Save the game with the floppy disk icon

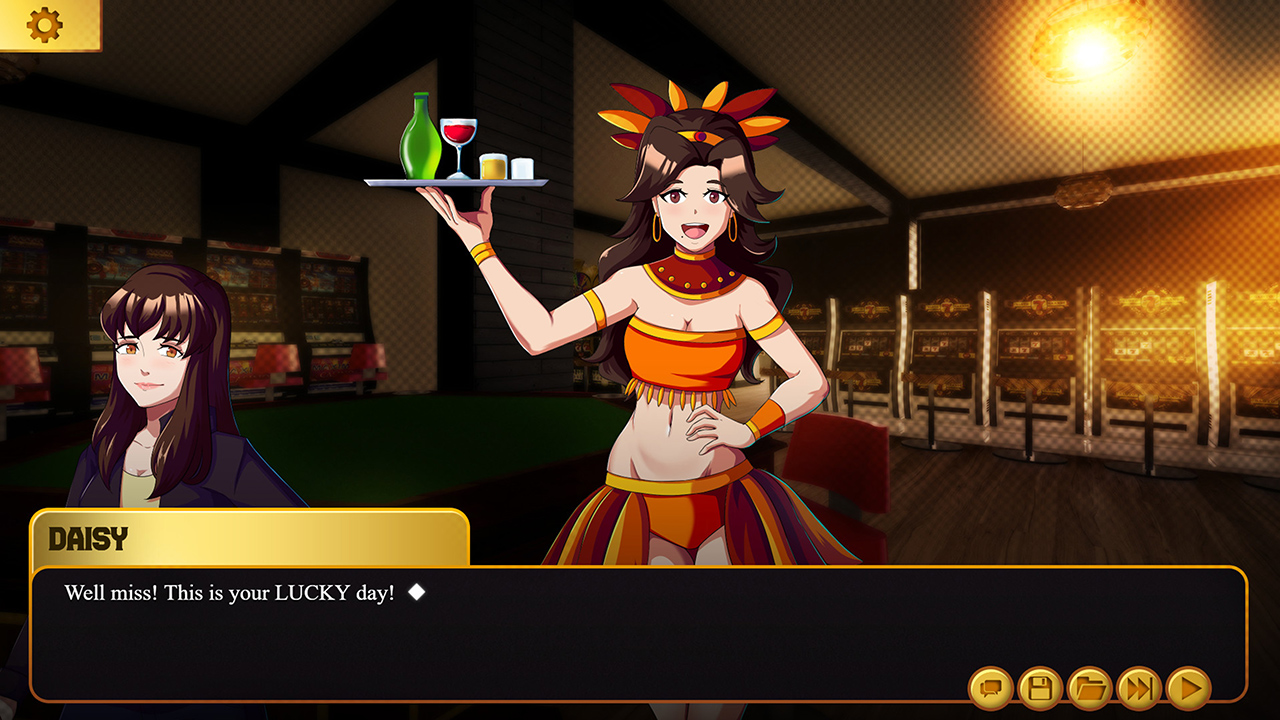pos(1041,691)
